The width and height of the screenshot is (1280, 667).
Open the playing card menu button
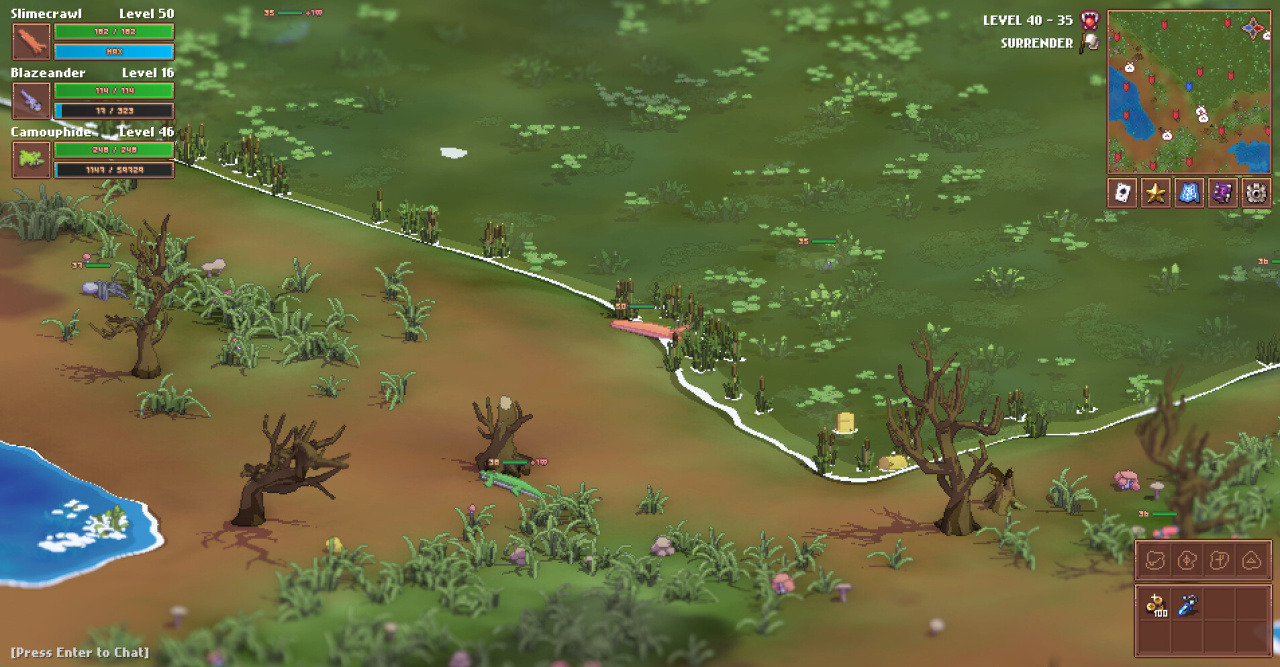click(1123, 193)
